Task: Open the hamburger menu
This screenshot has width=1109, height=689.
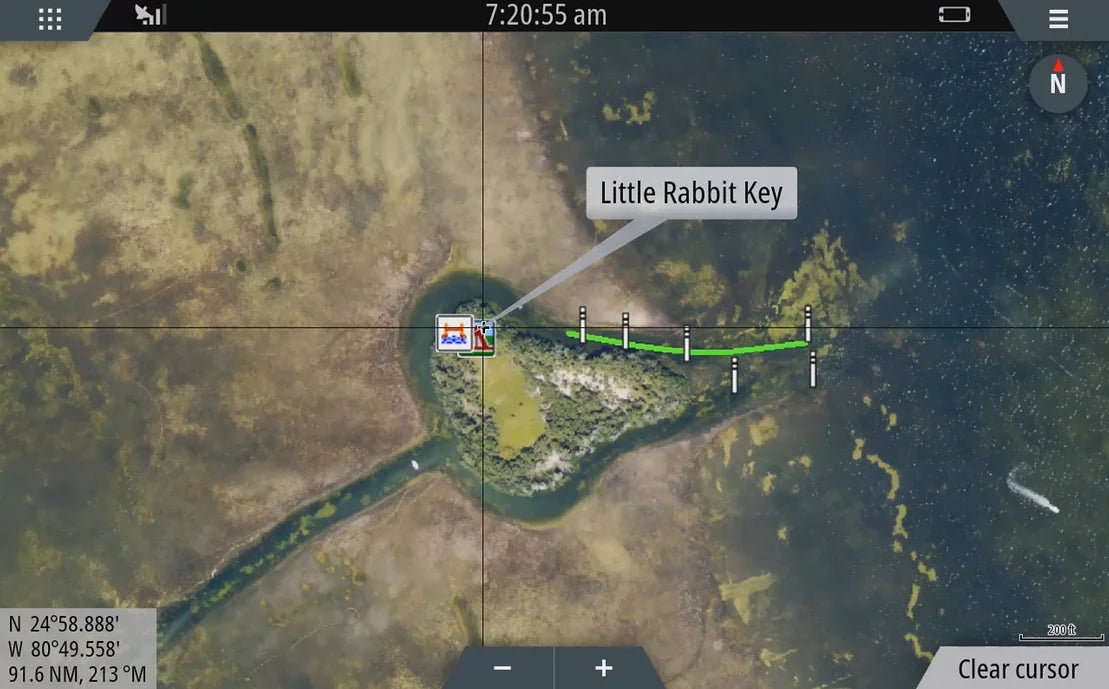Action: pyautogui.click(x=1058, y=19)
